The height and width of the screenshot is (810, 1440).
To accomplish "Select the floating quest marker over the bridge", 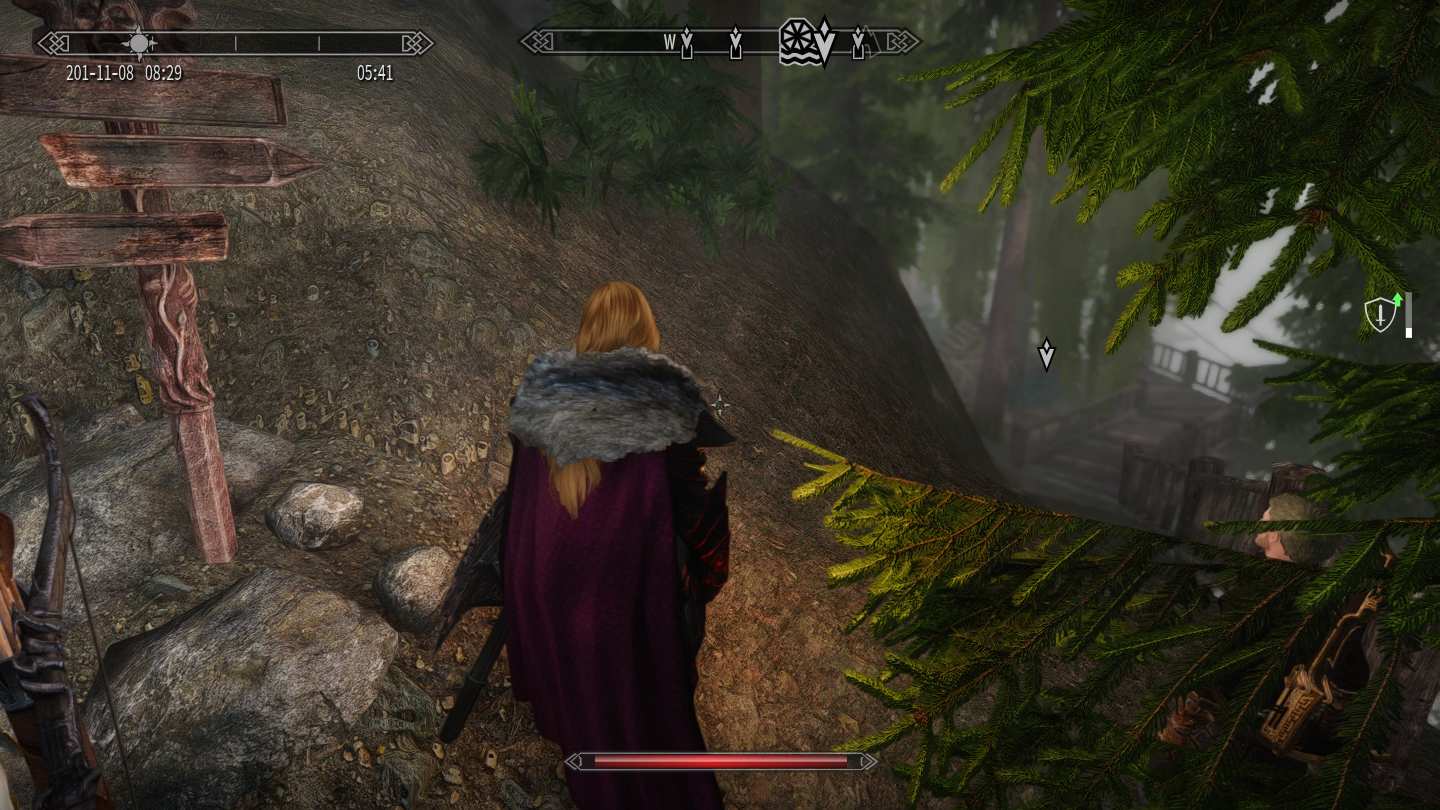I will [x=1046, y=354].
